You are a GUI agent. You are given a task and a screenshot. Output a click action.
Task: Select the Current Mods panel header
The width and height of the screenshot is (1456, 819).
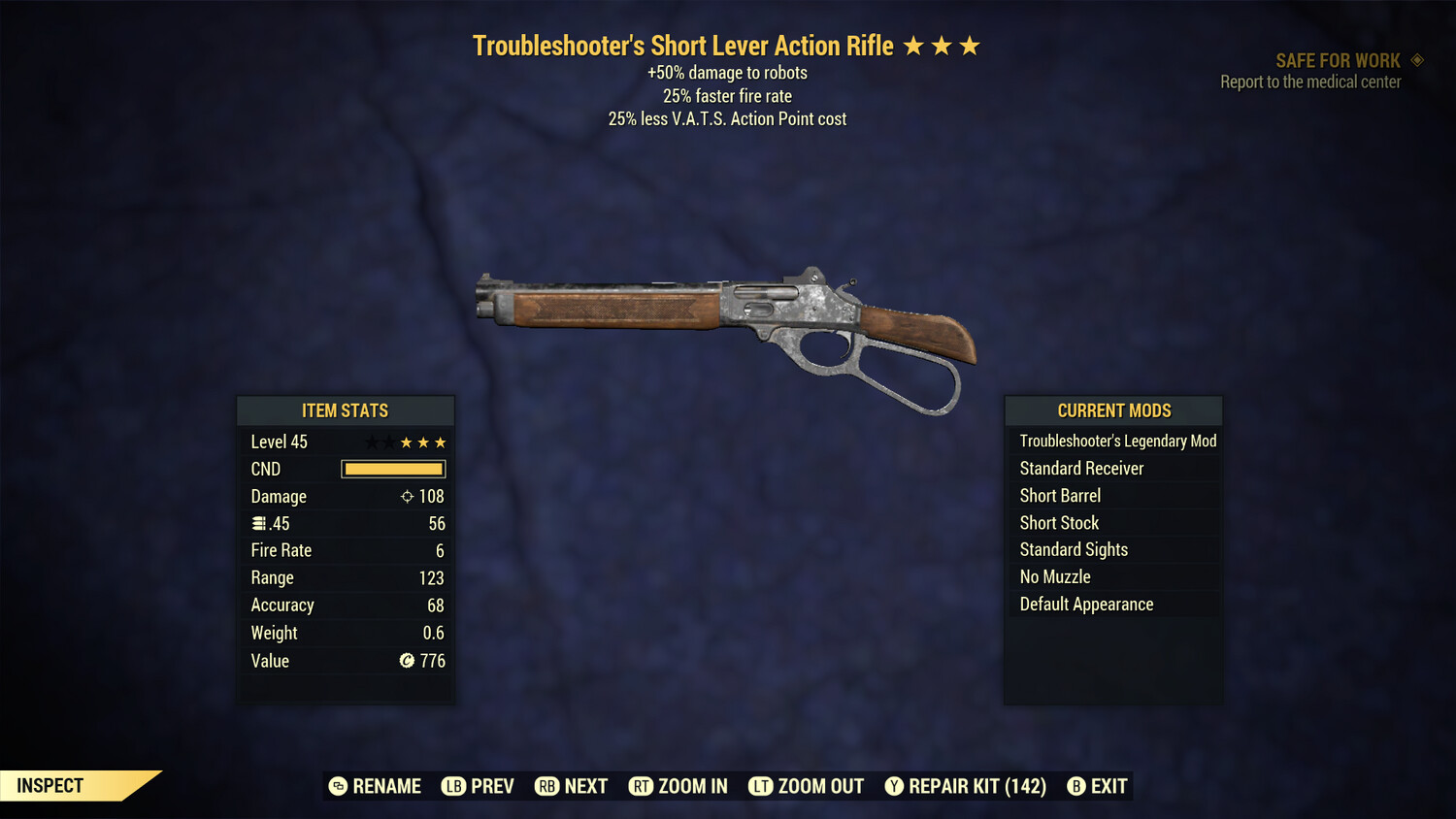[1113, 410]
